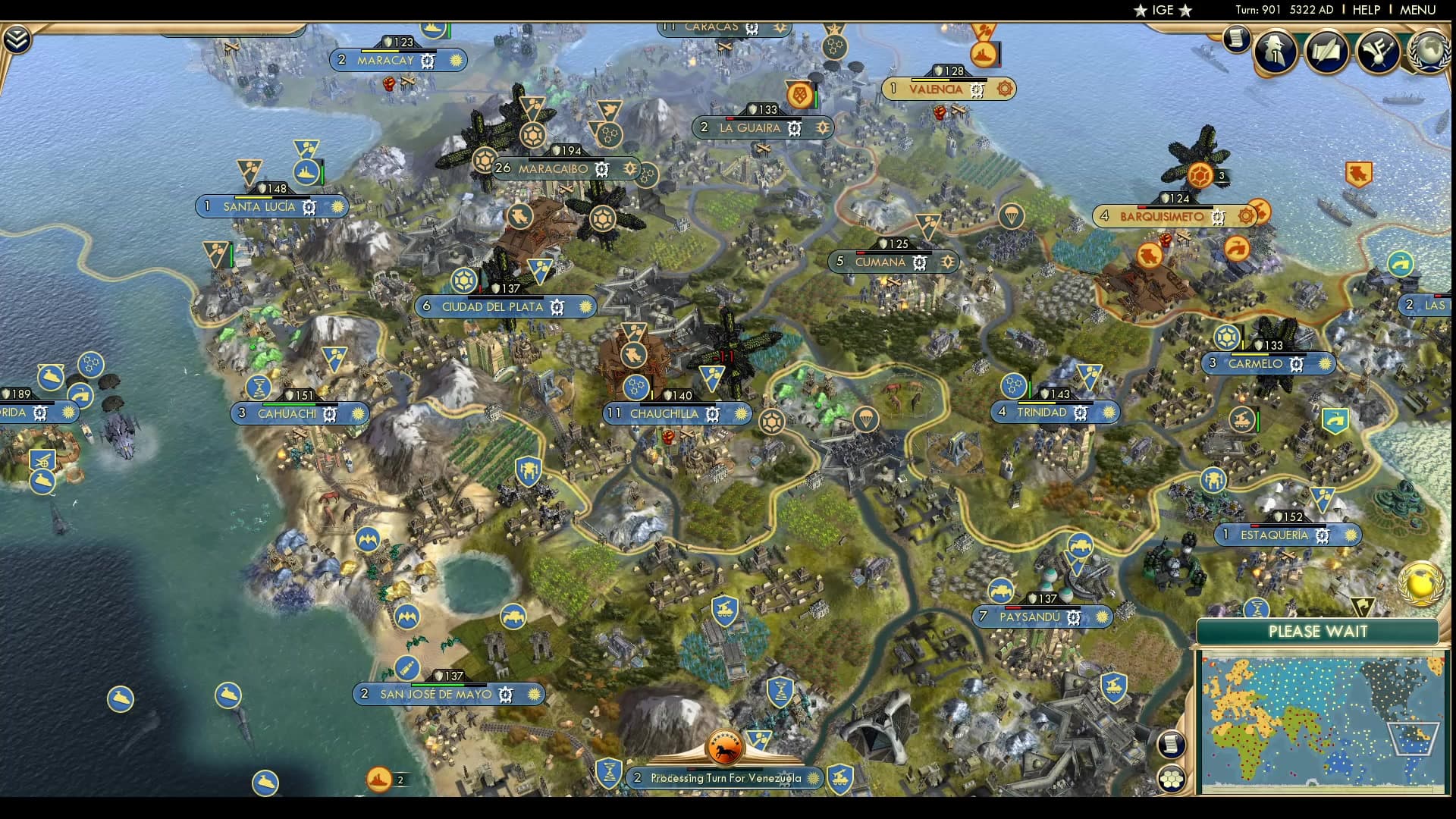Open the IGE in-game editor
The image size is (1456, 819).
[1163, 10]
